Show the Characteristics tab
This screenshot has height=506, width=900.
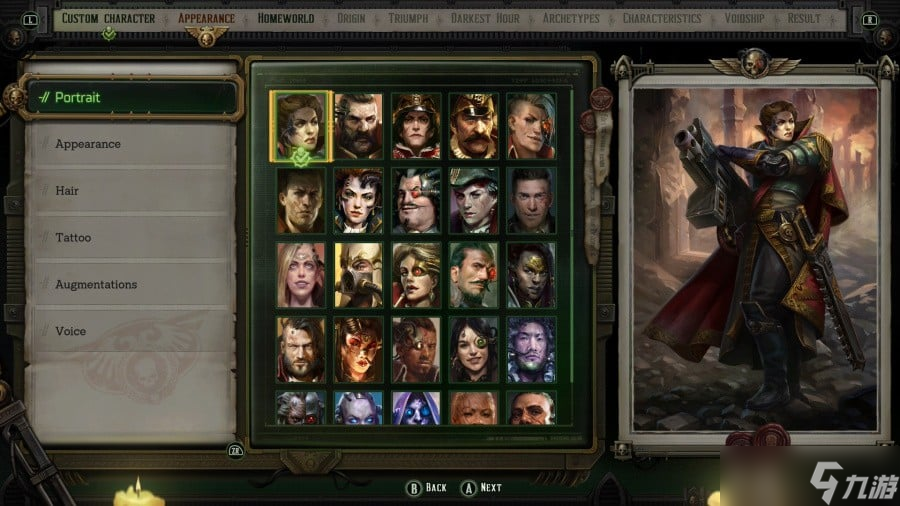point(661,18)
